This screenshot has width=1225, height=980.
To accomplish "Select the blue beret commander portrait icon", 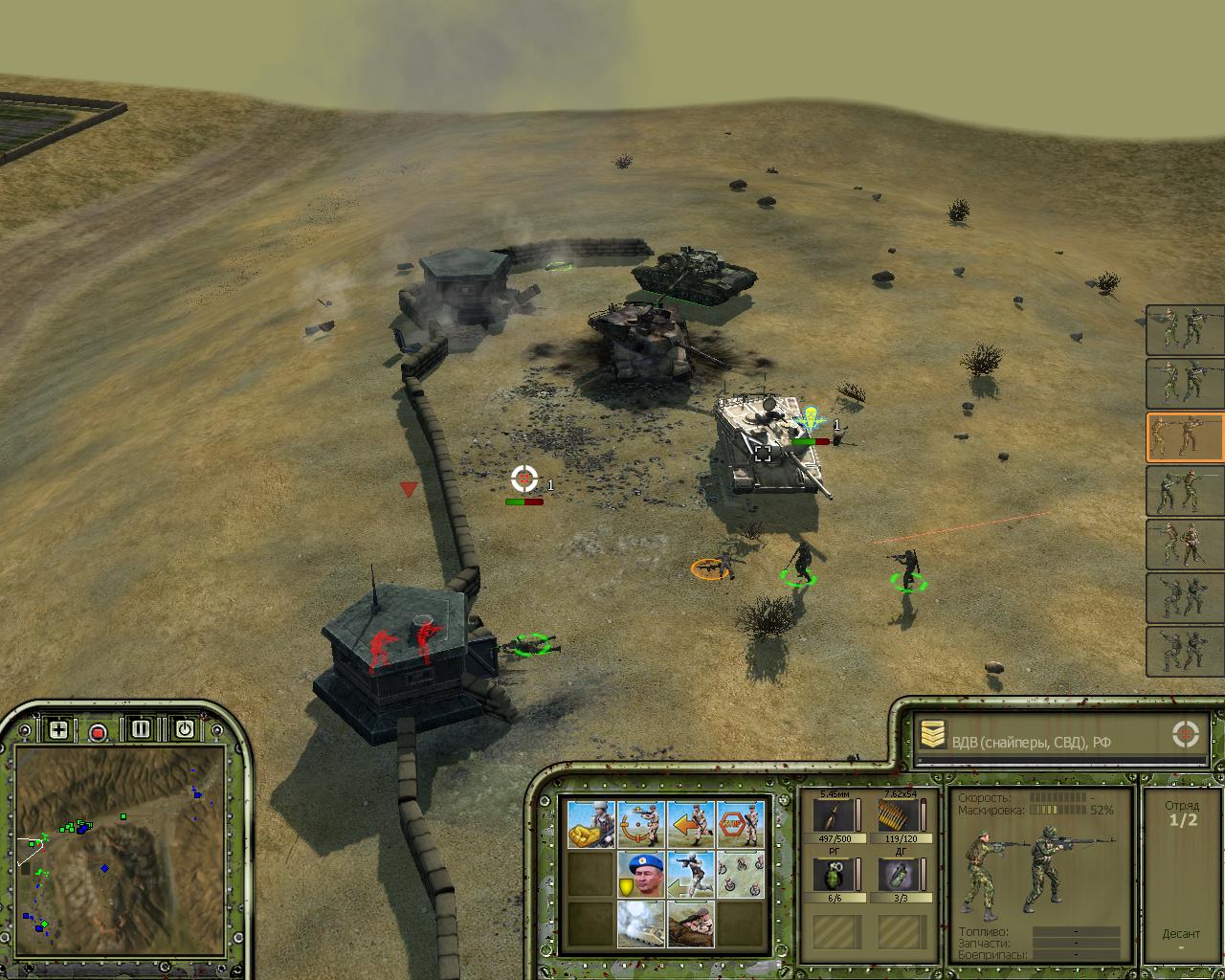I will pos(640,874).
